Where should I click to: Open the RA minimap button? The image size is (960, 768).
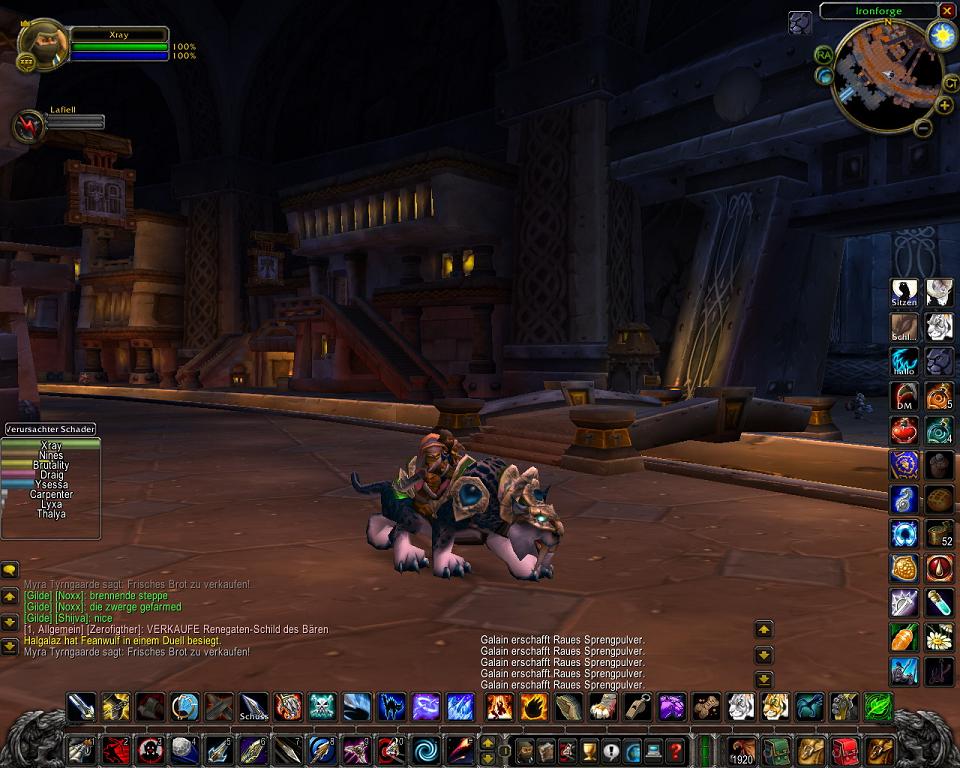823,54
